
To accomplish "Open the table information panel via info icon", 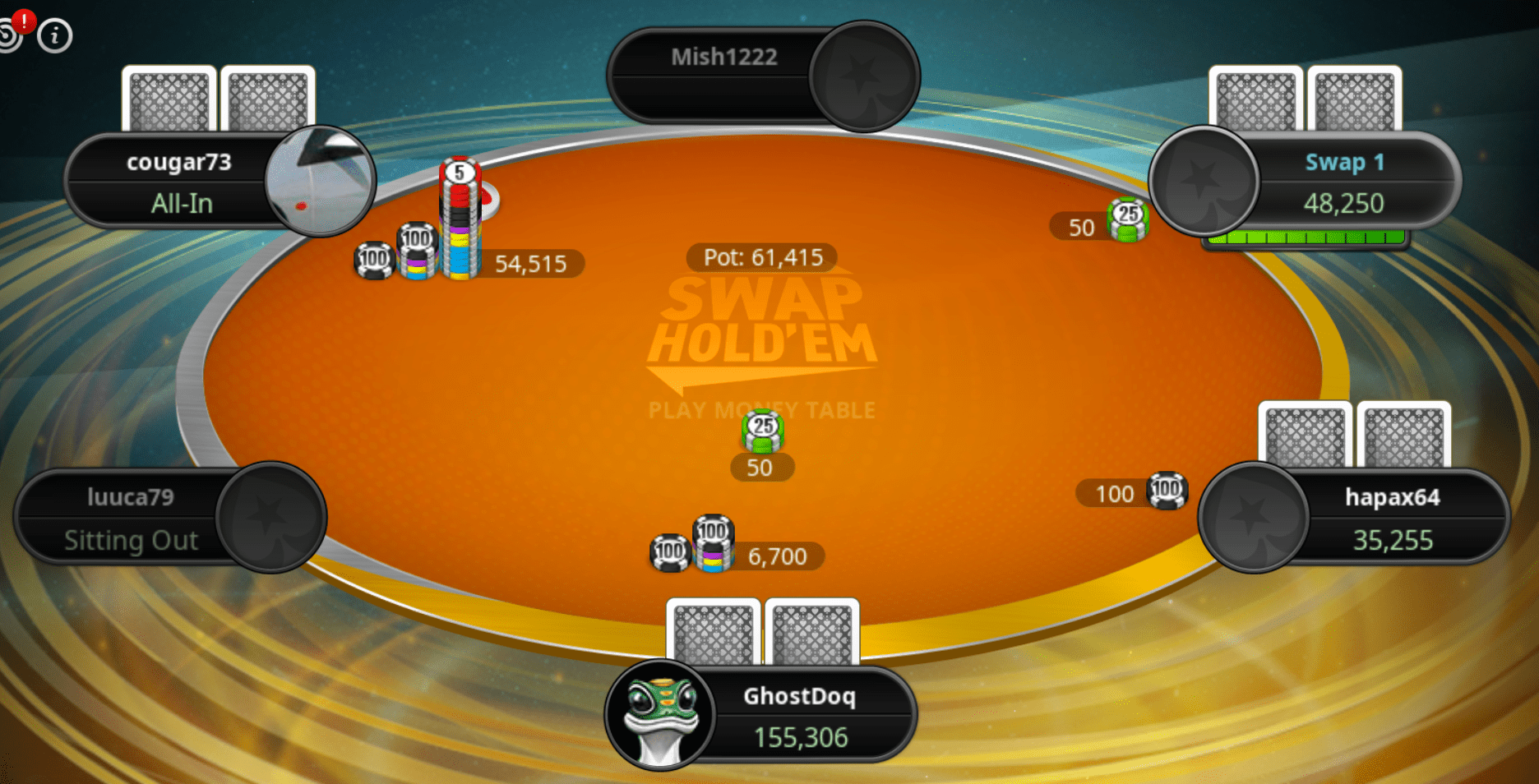I will (54, 35).
